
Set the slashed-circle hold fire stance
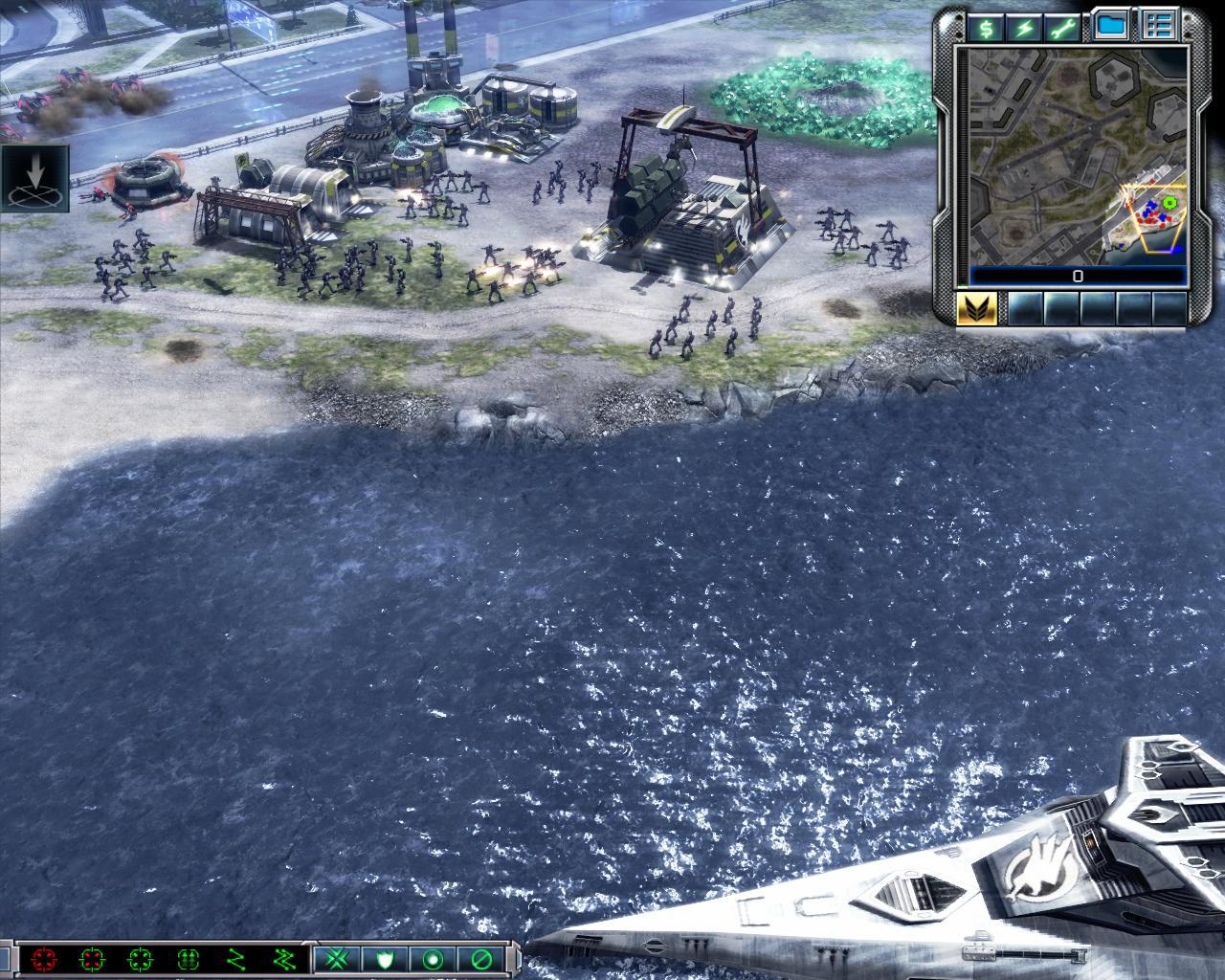coord(479,958)
